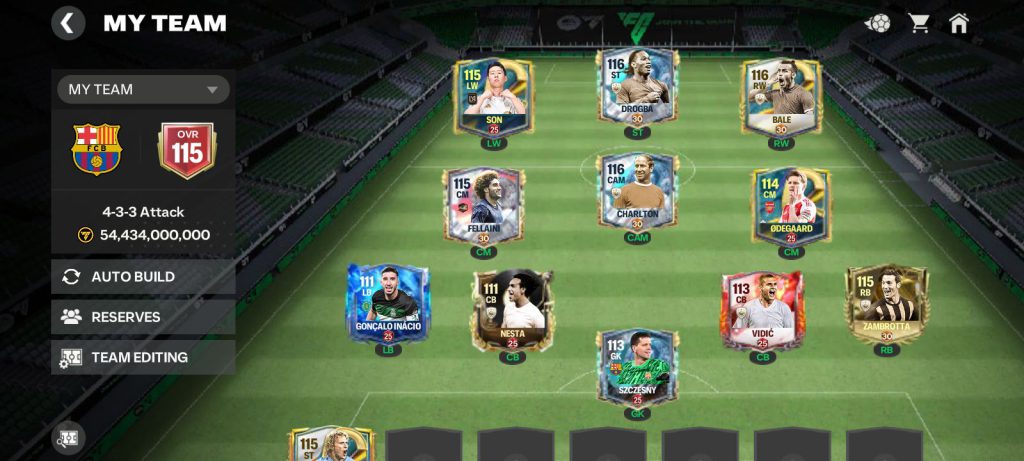Select the Nesta CB card

tap(512, 308)
